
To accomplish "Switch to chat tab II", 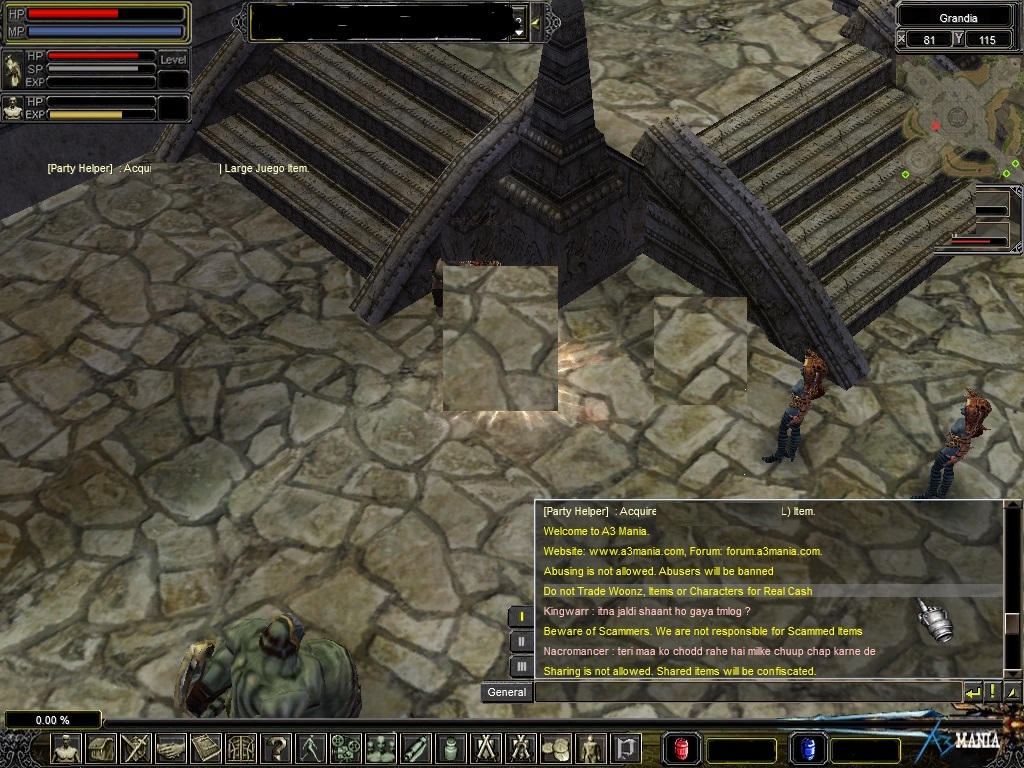I will (x=521, y=641).
